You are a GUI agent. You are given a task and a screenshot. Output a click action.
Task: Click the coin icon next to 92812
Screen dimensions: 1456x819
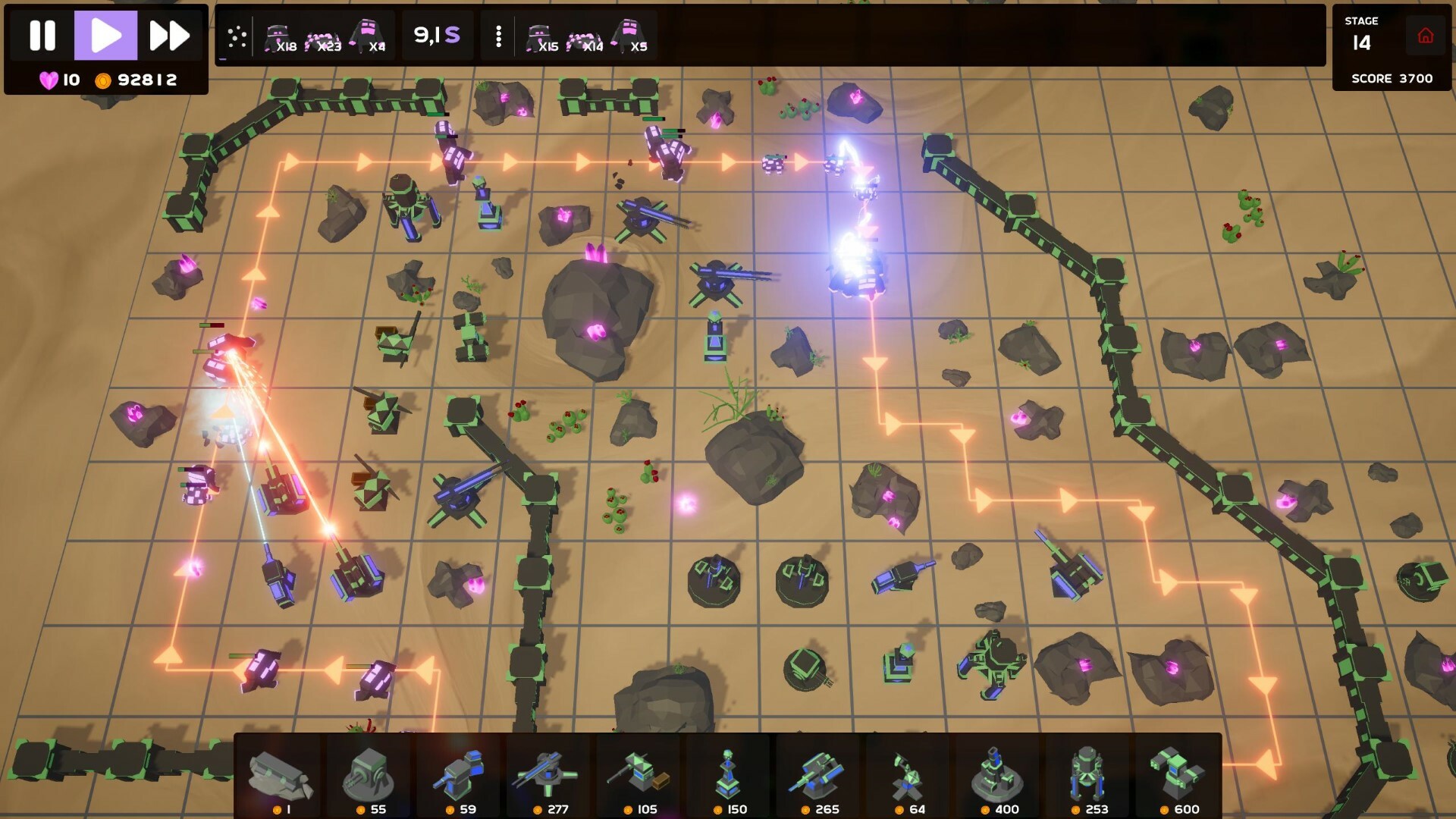click(103, 78)
